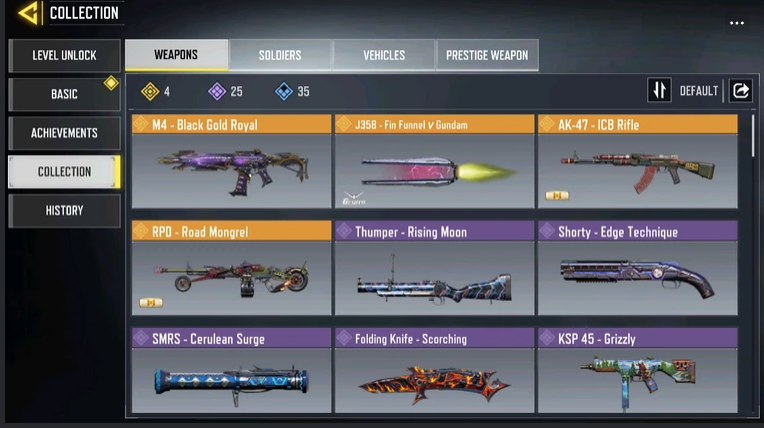Open the three-dot overlay menu
This screenshot has width=764, height=428.
click(737, 23)
